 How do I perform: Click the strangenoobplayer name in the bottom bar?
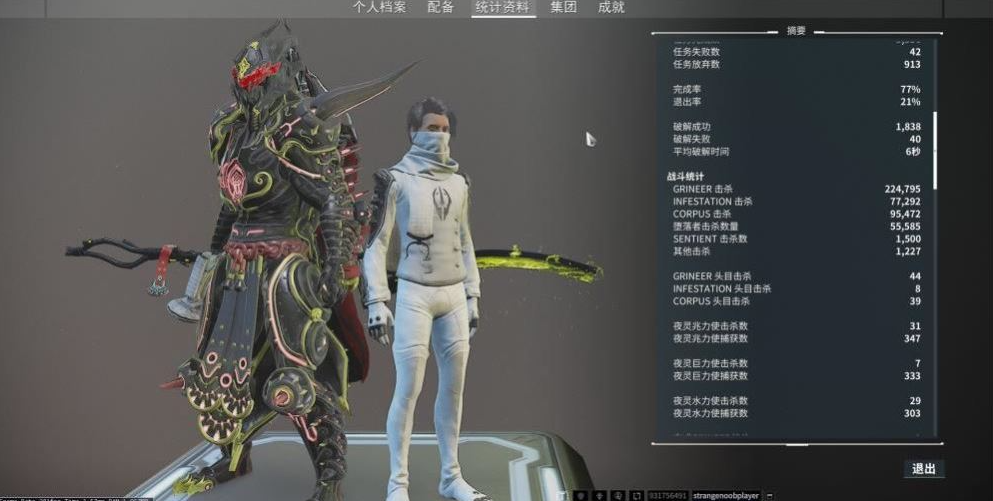(725, 495)
